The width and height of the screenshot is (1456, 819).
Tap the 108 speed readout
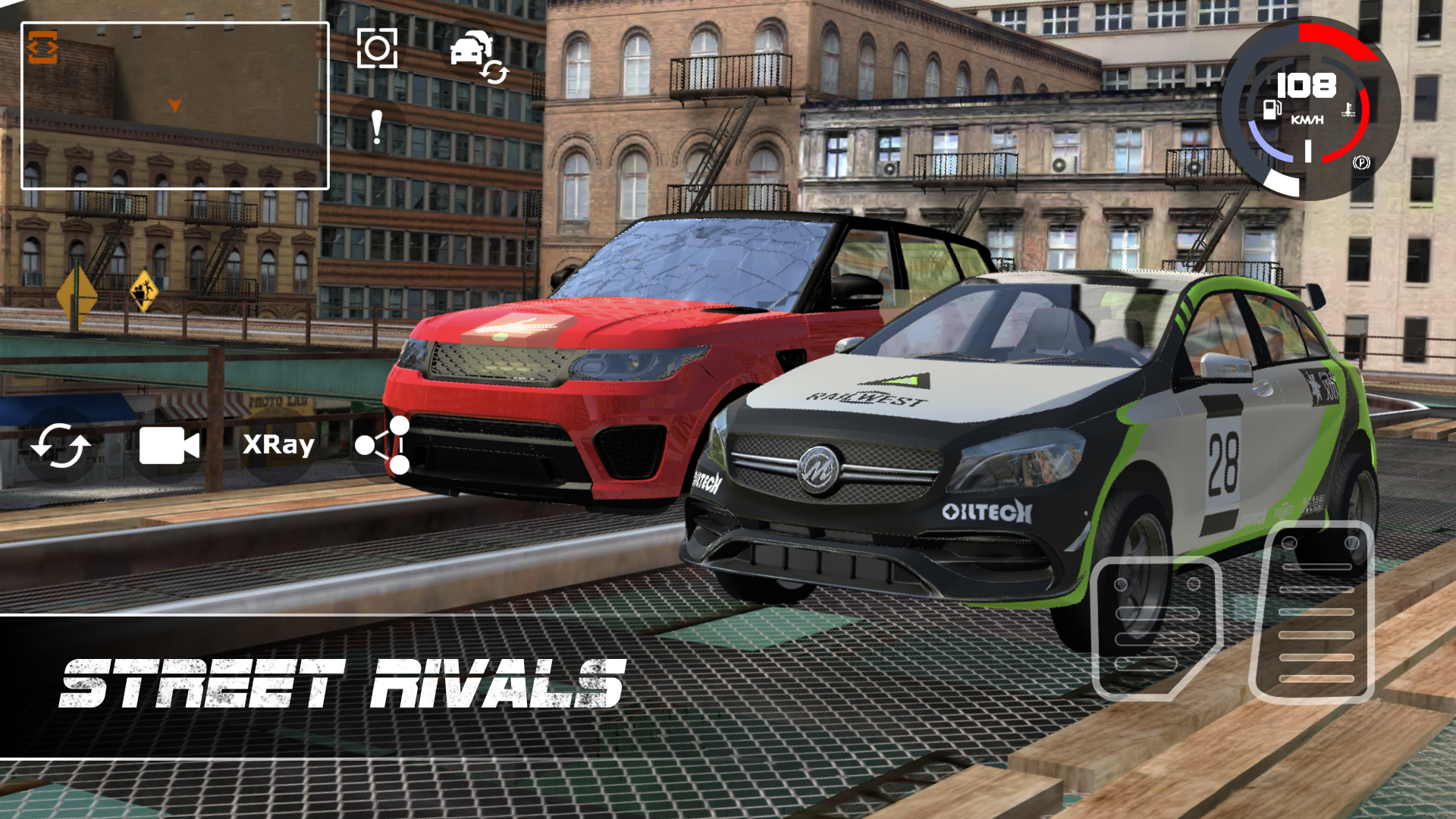click(1306, 85)
